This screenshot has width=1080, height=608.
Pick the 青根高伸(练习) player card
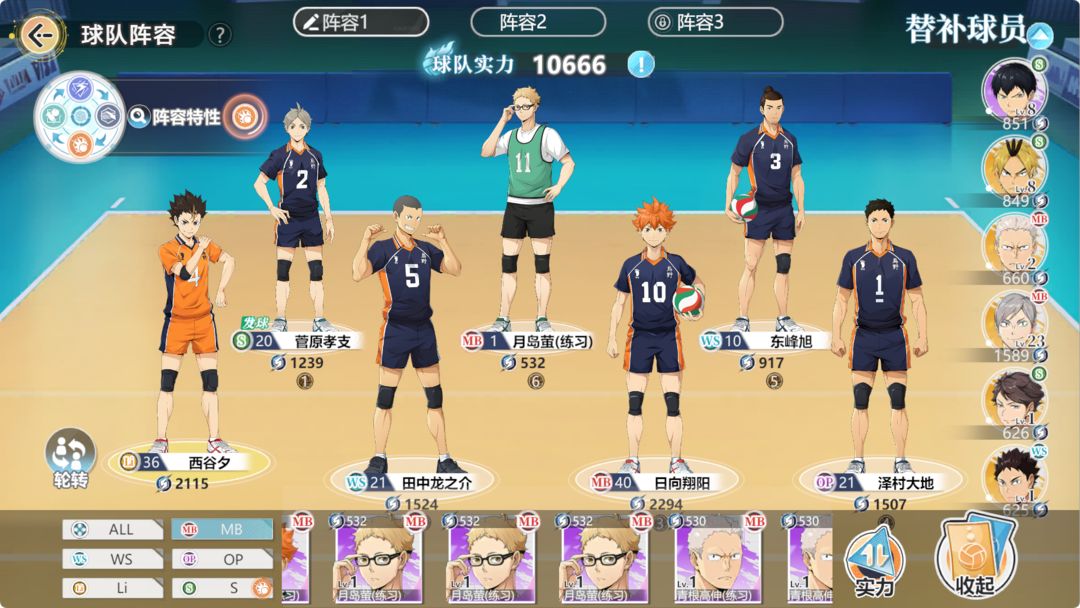coord(718,562)
